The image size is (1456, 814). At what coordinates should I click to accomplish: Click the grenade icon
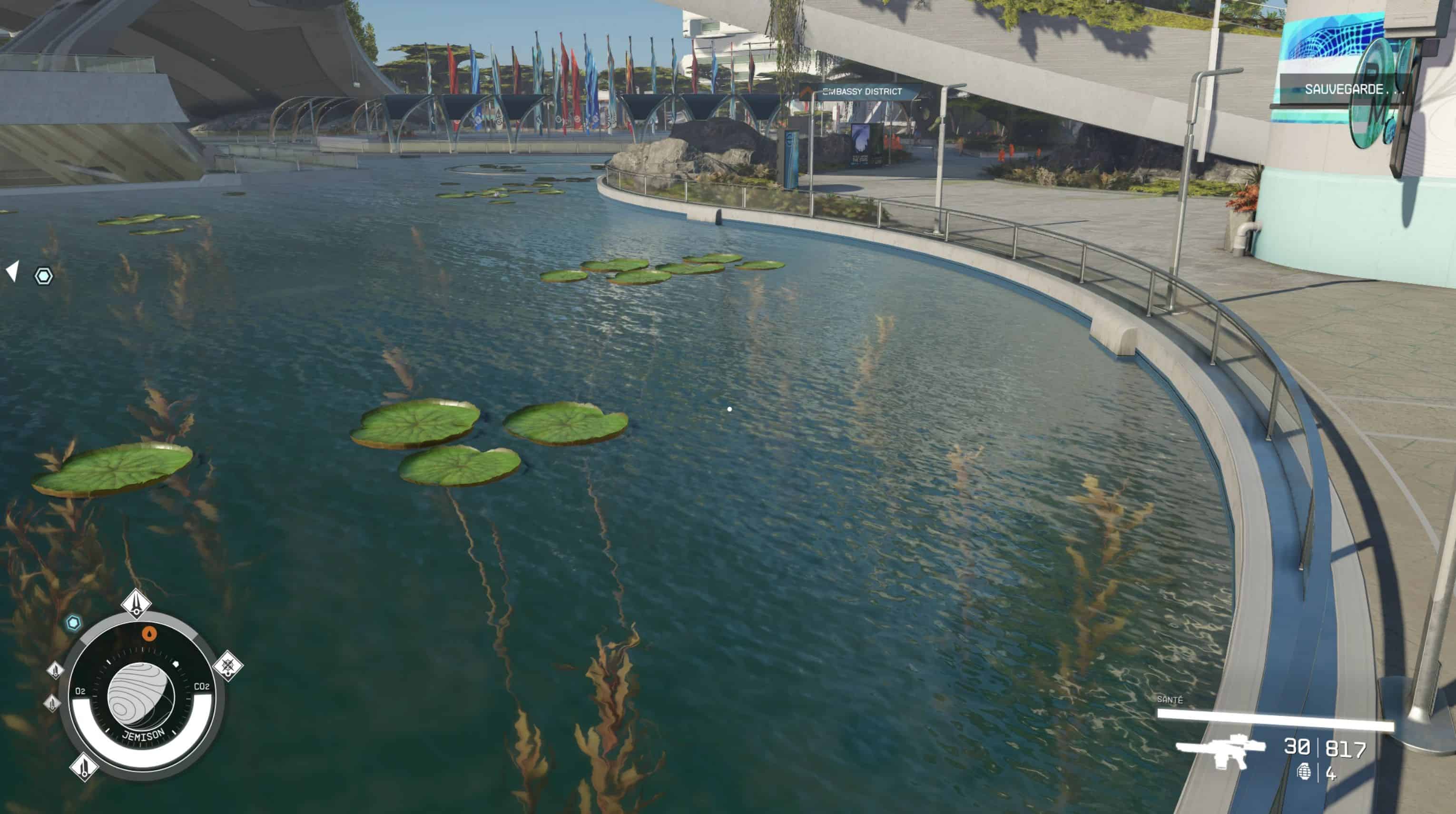pos(1304,772)
